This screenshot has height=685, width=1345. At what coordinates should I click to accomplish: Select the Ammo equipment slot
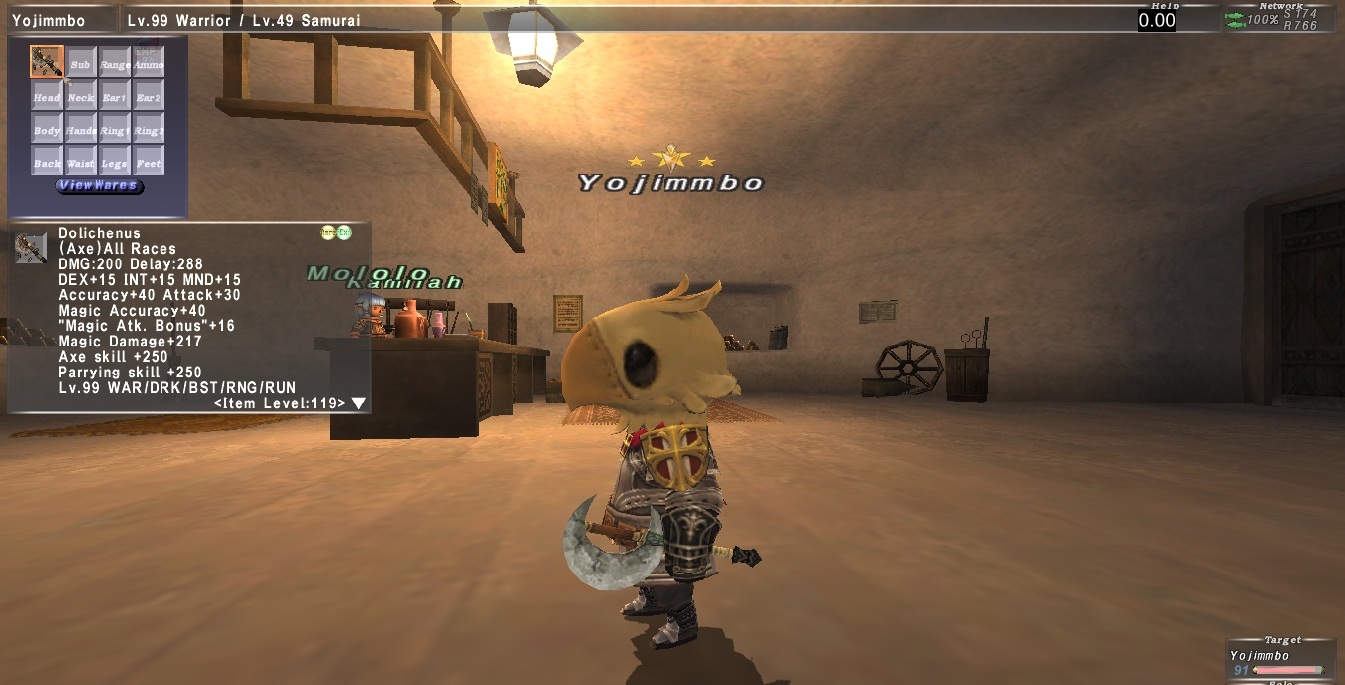(x=148, y=62)
